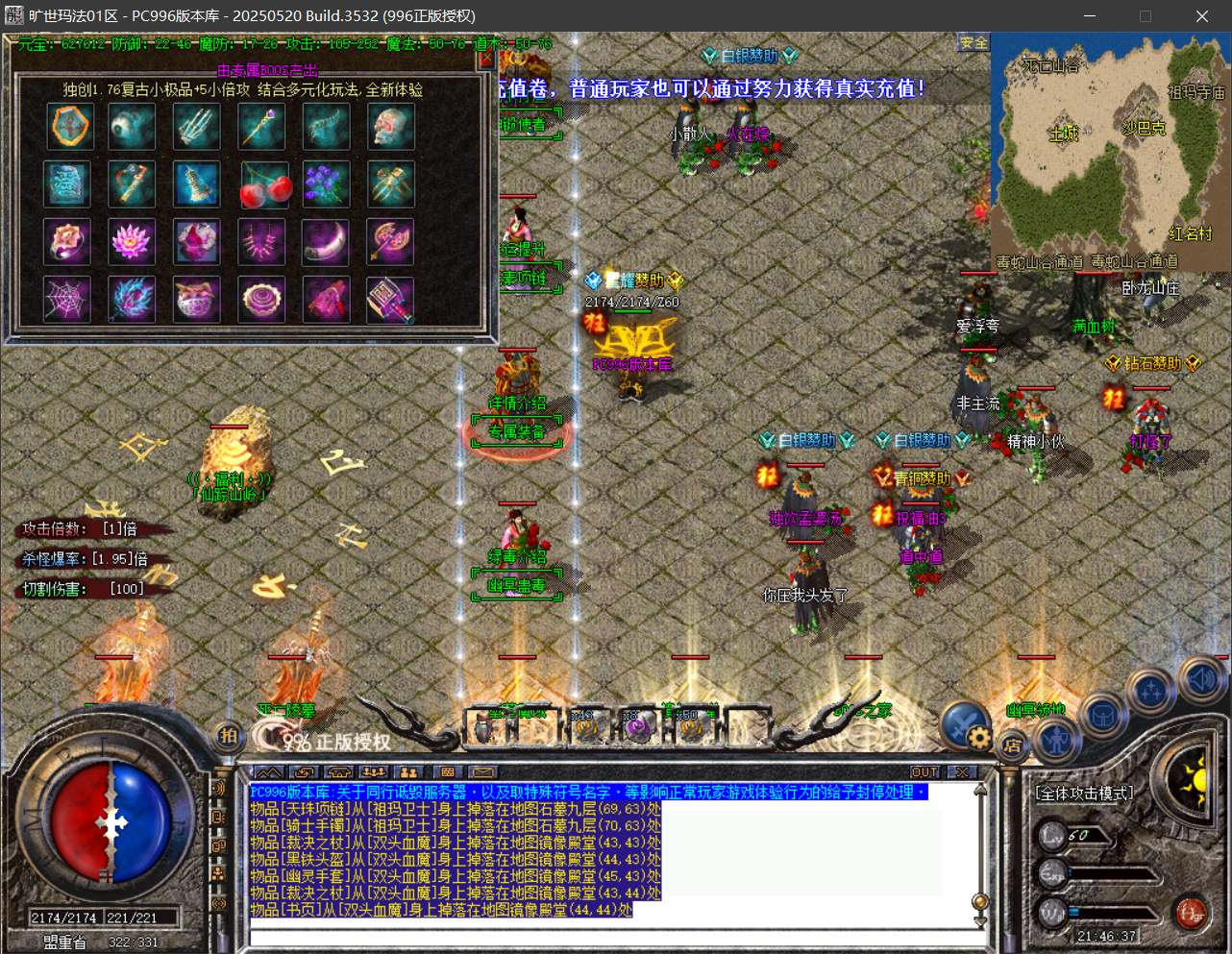
Task: Click the round 拍 auction button
Action: click(228, 736)
